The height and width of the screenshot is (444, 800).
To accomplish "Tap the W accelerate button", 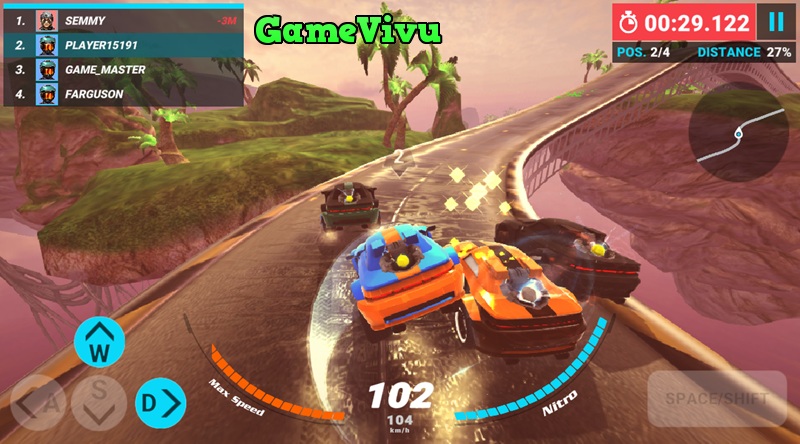I will click(99, 344).
